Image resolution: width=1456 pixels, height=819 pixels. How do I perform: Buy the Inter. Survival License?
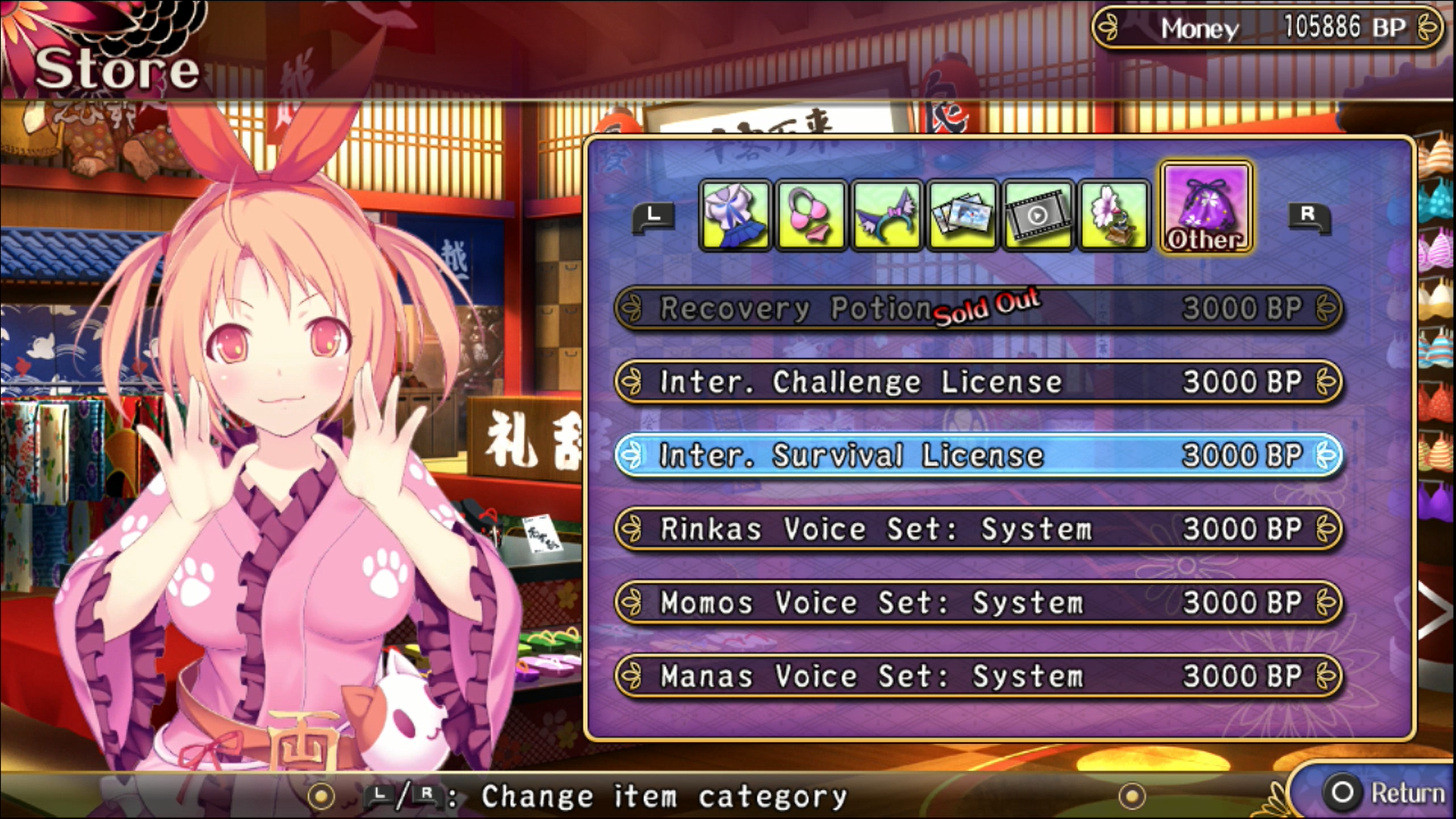point(978,455)
